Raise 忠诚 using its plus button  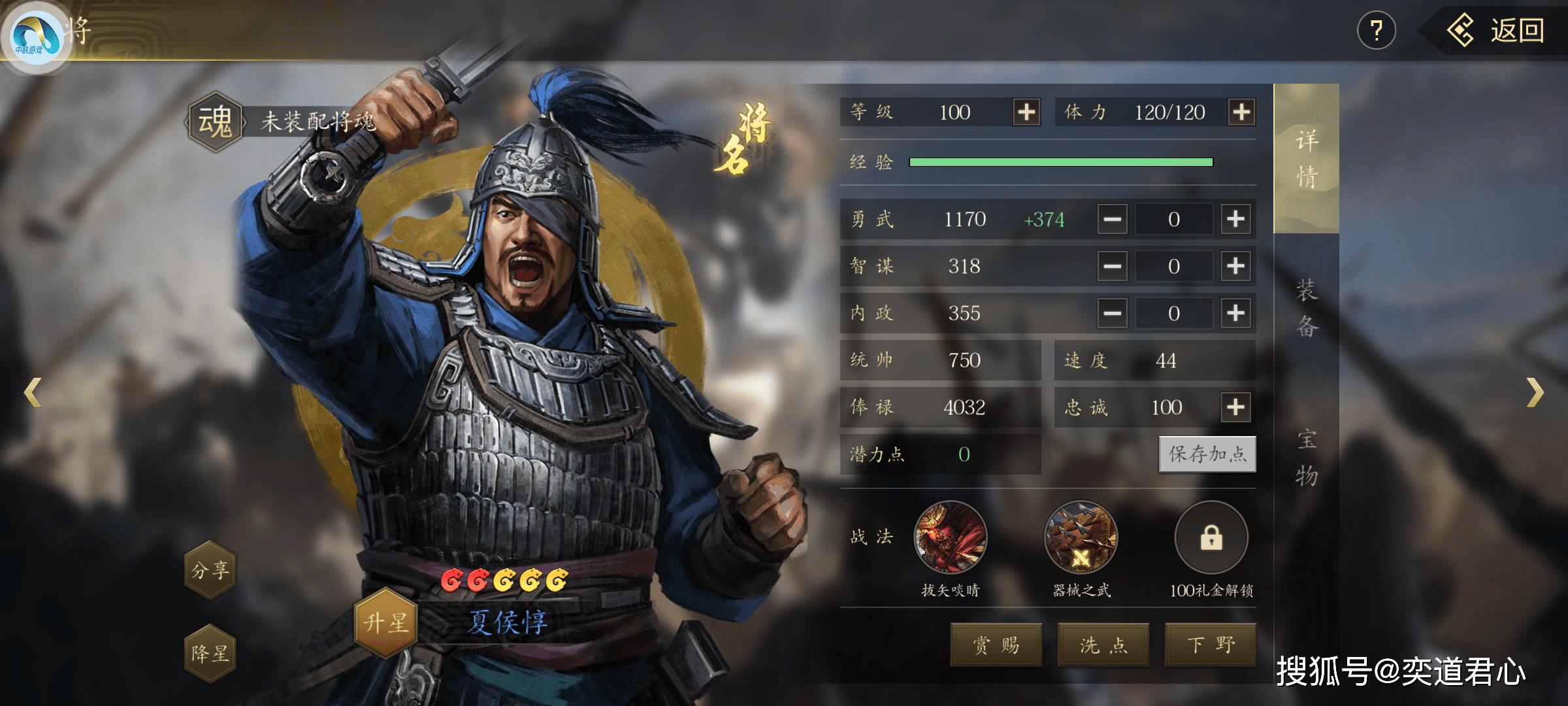tap(1235, 407)
